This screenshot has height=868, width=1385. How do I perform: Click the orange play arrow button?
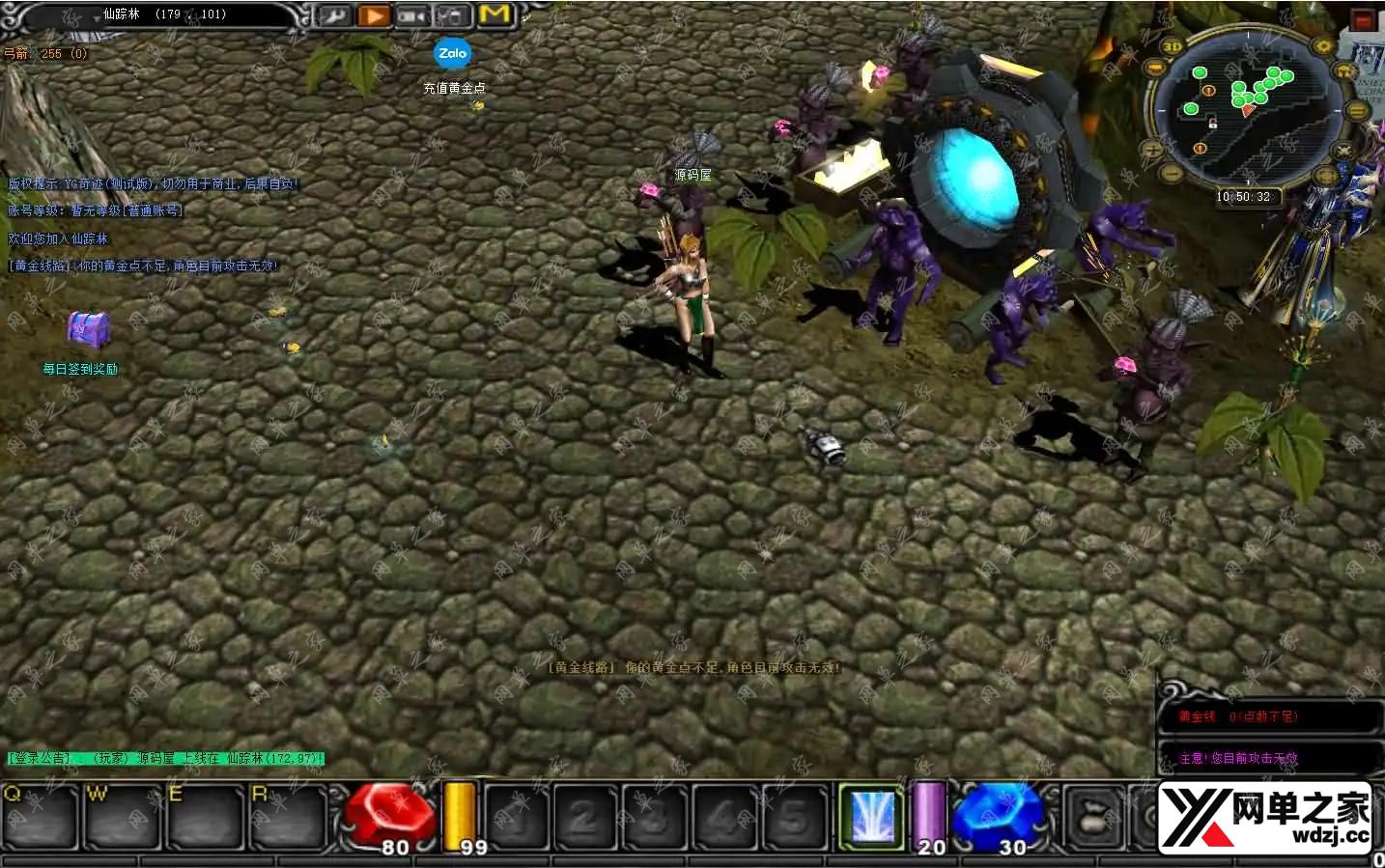coord(373,15)
